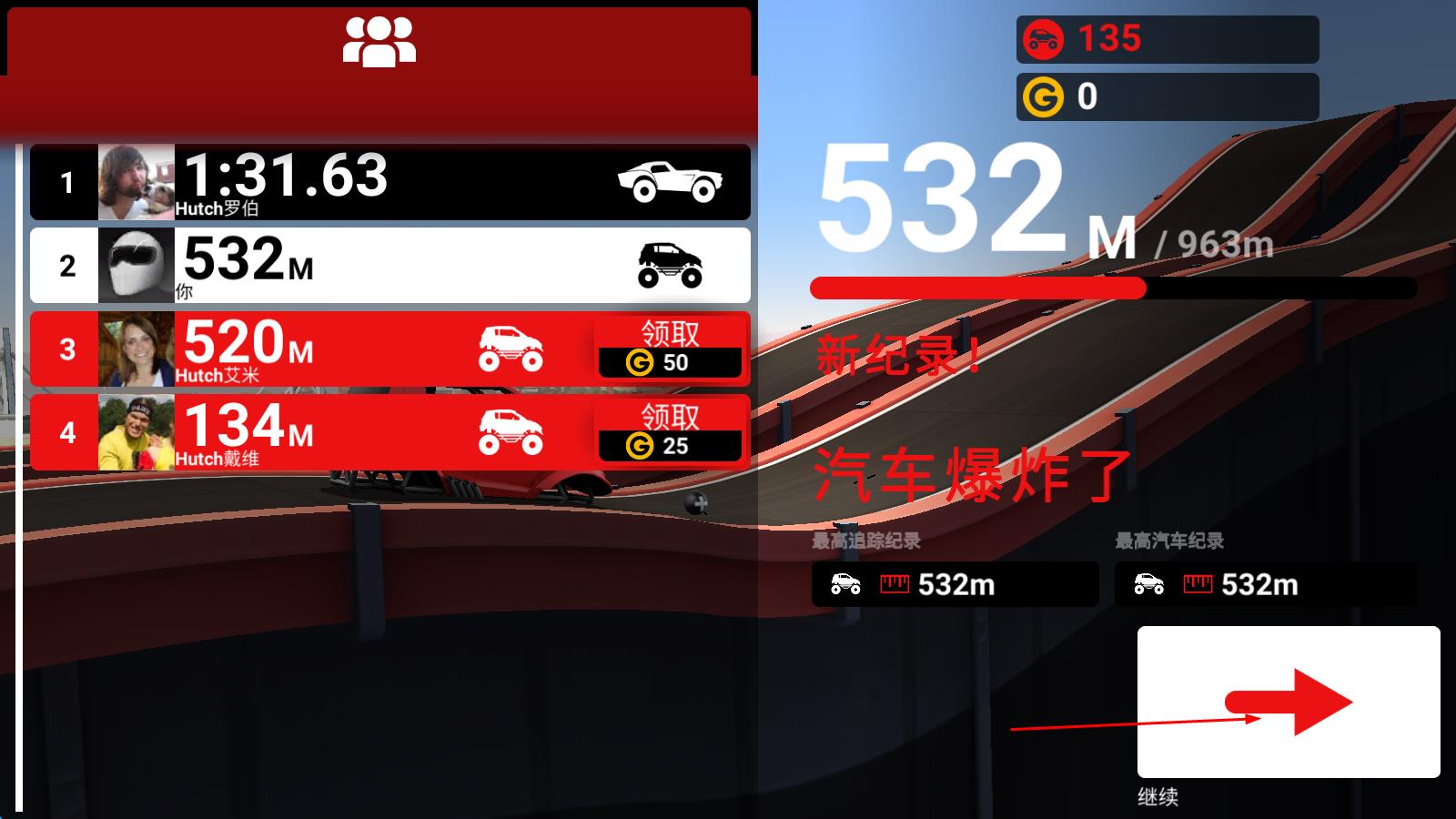Screen dimensions: 1456x819
Task: Open the gold coin balance
Action: coord(1167,96)
